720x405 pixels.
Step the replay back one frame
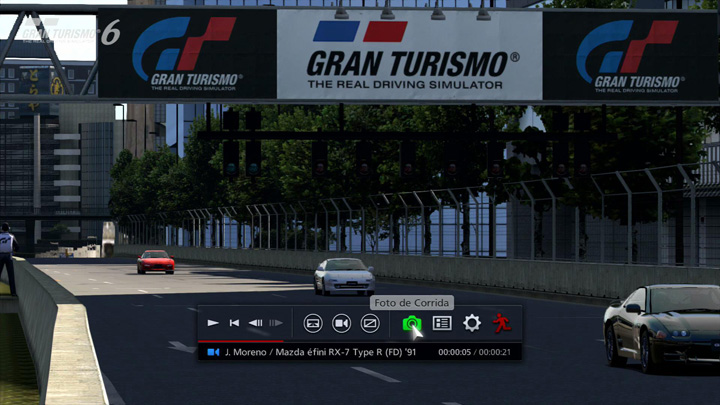pyautogui.click(x=255, y=323)
